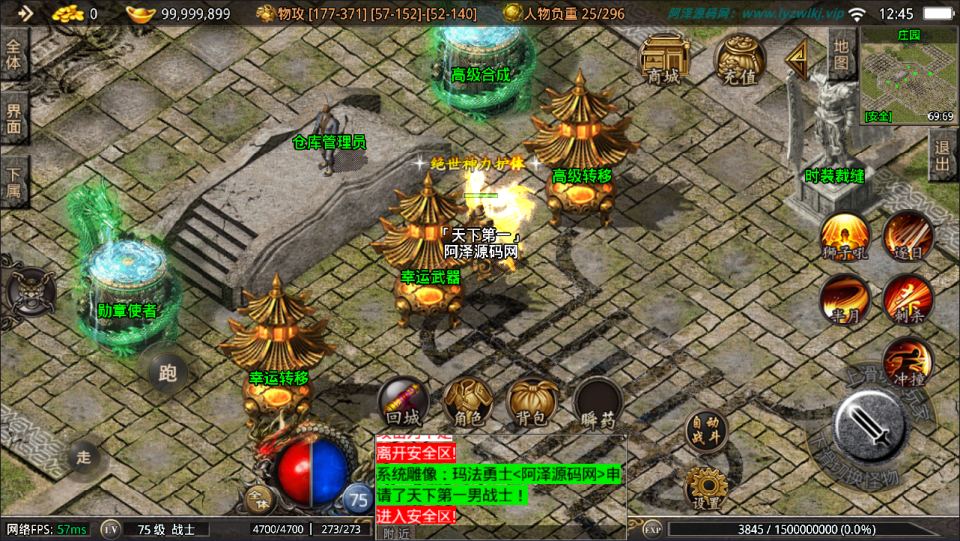Open the 角色 character sheet

point(468,404)
